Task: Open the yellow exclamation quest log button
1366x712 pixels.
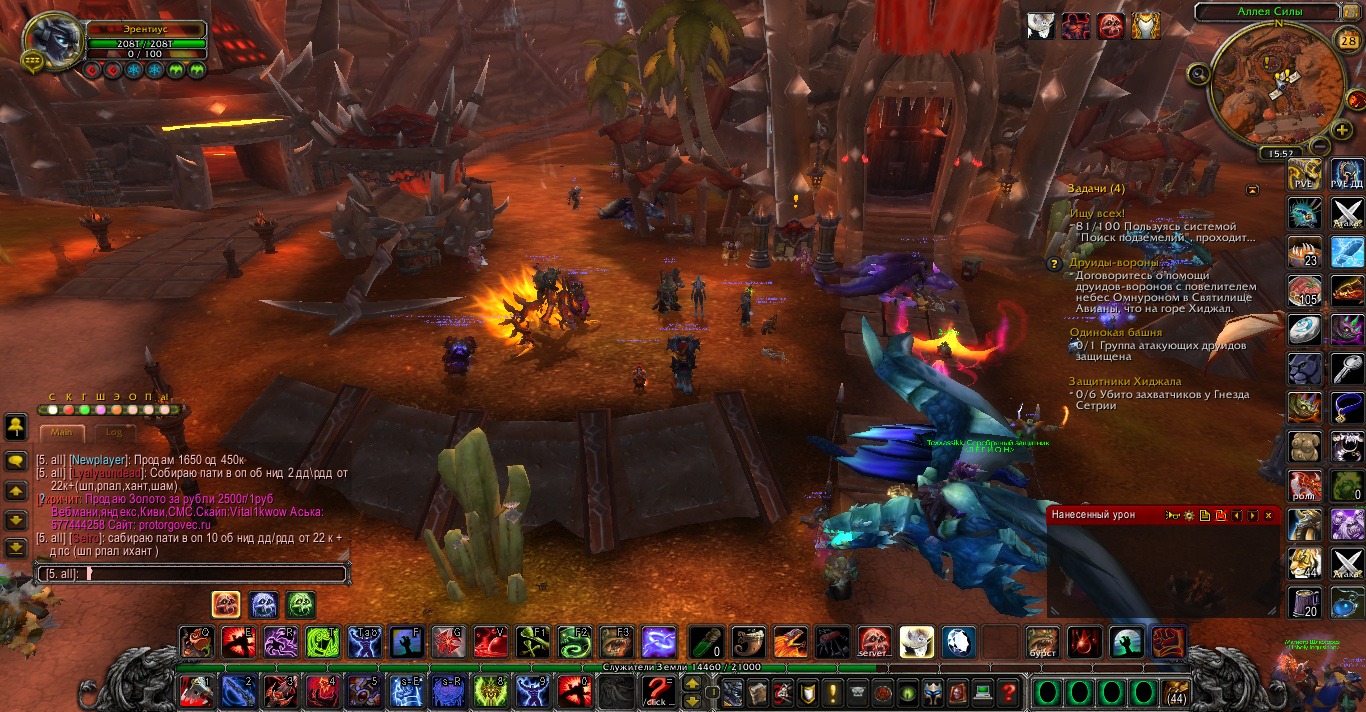Action: 834,691
